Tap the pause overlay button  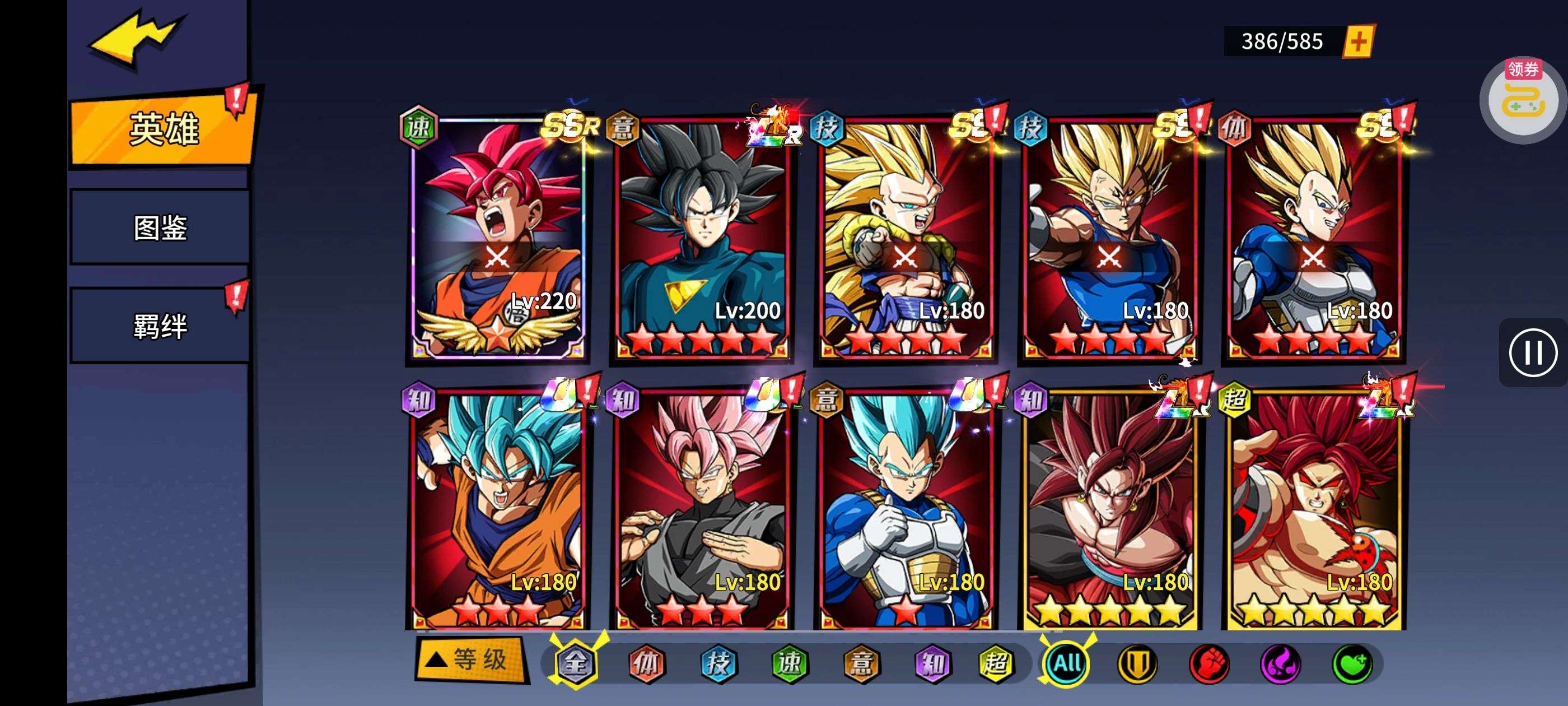pyautogui.click(x=1532, y=352)
